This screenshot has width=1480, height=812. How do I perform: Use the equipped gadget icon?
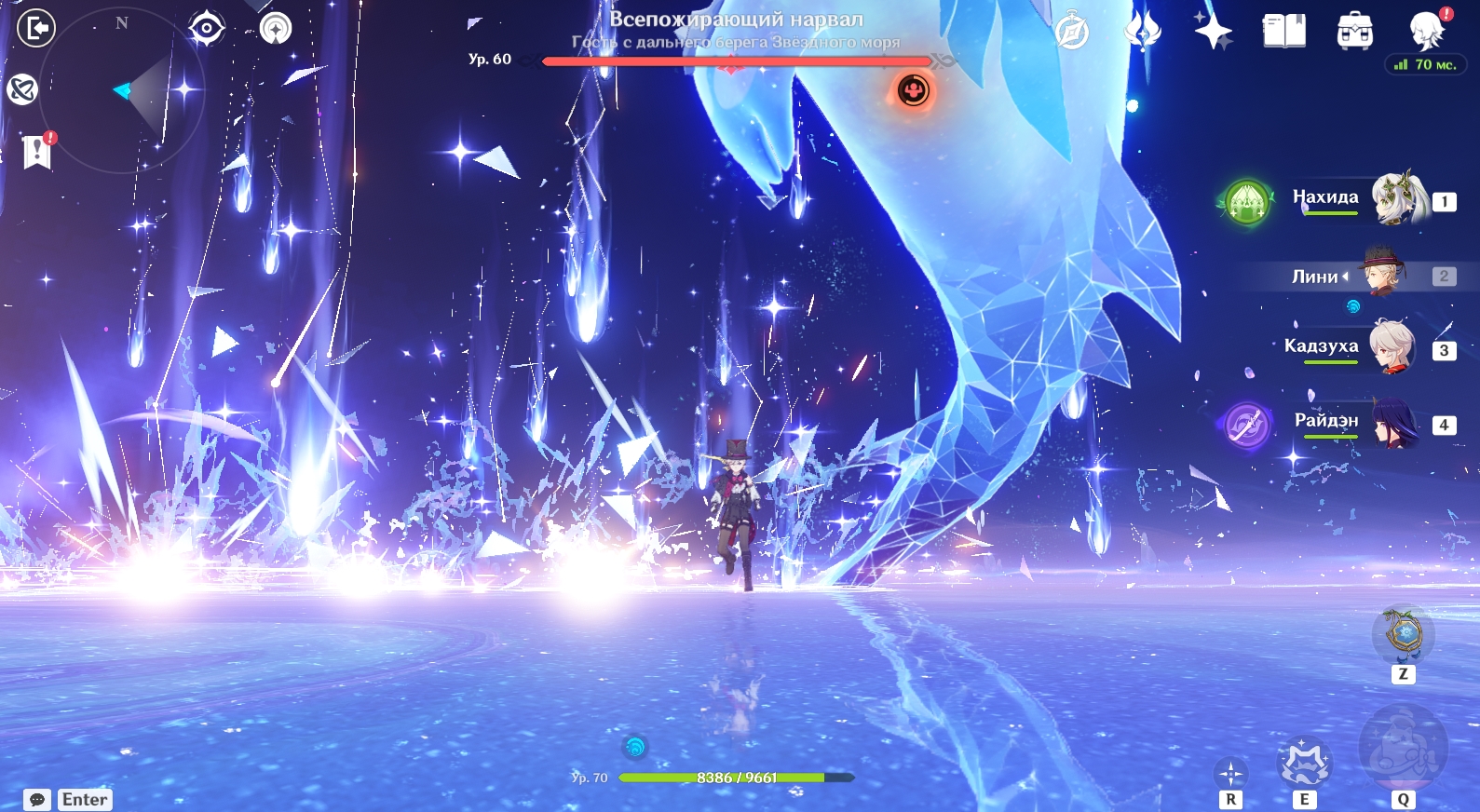point(1403,635)
